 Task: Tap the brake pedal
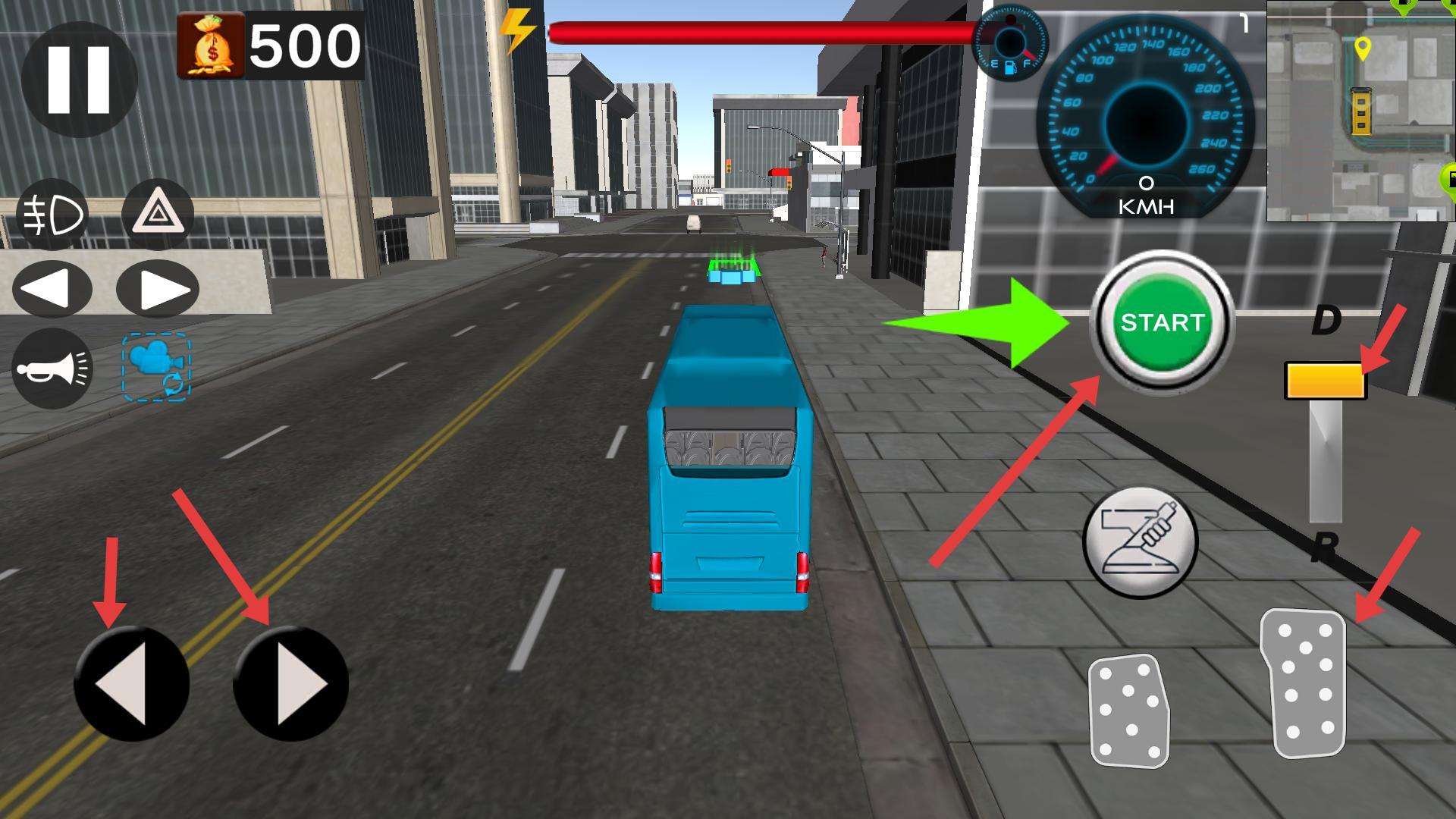coord(1128,711)
